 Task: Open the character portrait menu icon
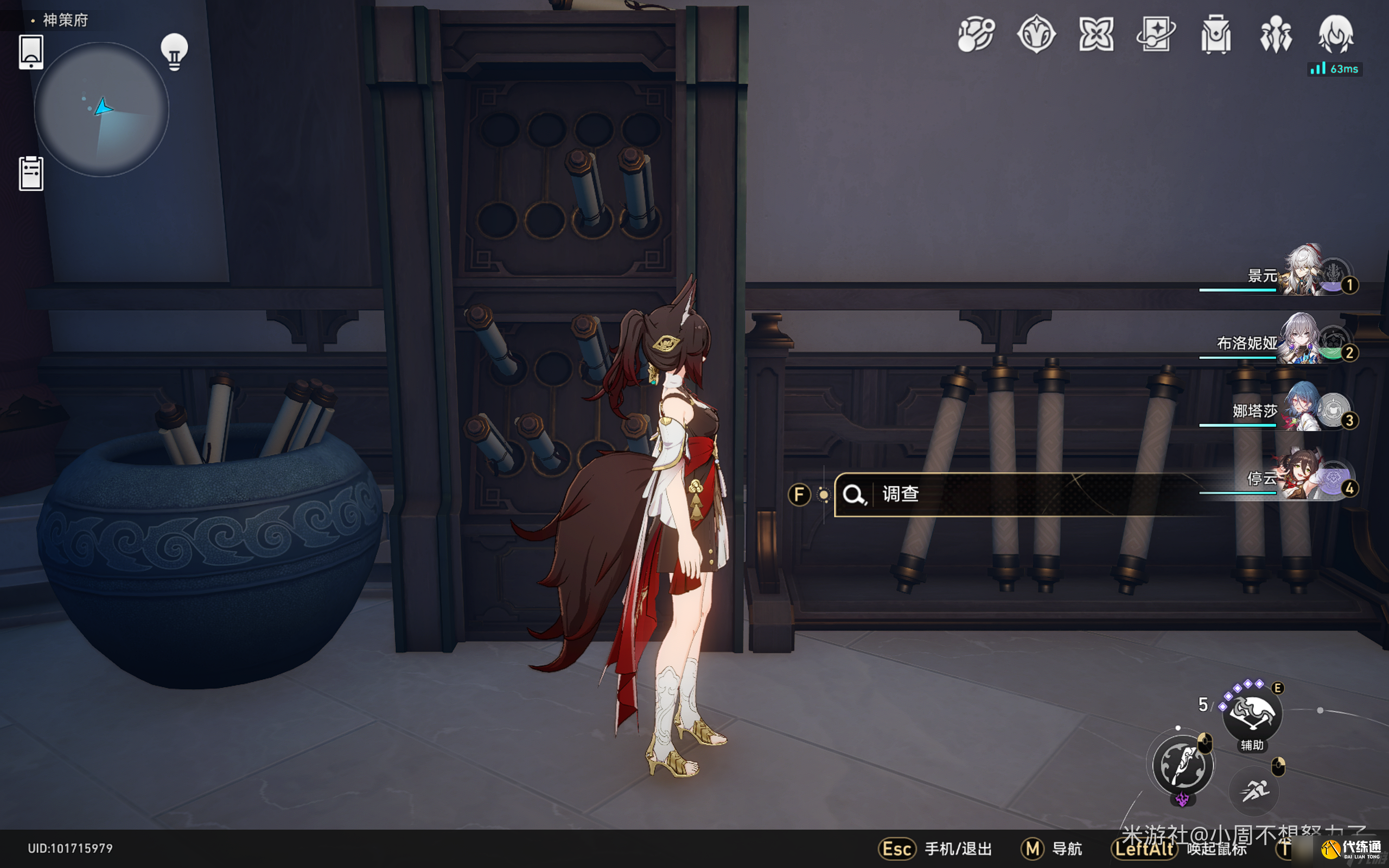point(1336,34)
